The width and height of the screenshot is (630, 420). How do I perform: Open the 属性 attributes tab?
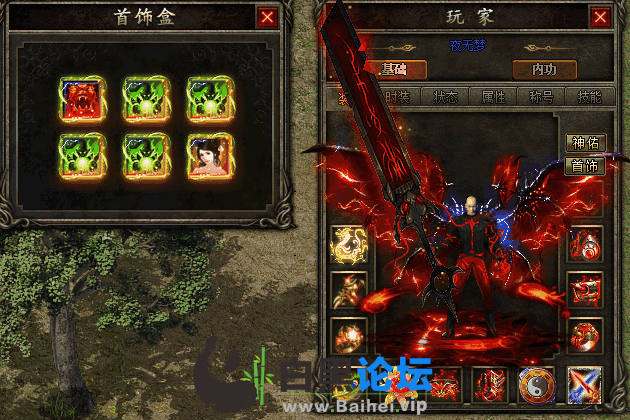[495, 97]
